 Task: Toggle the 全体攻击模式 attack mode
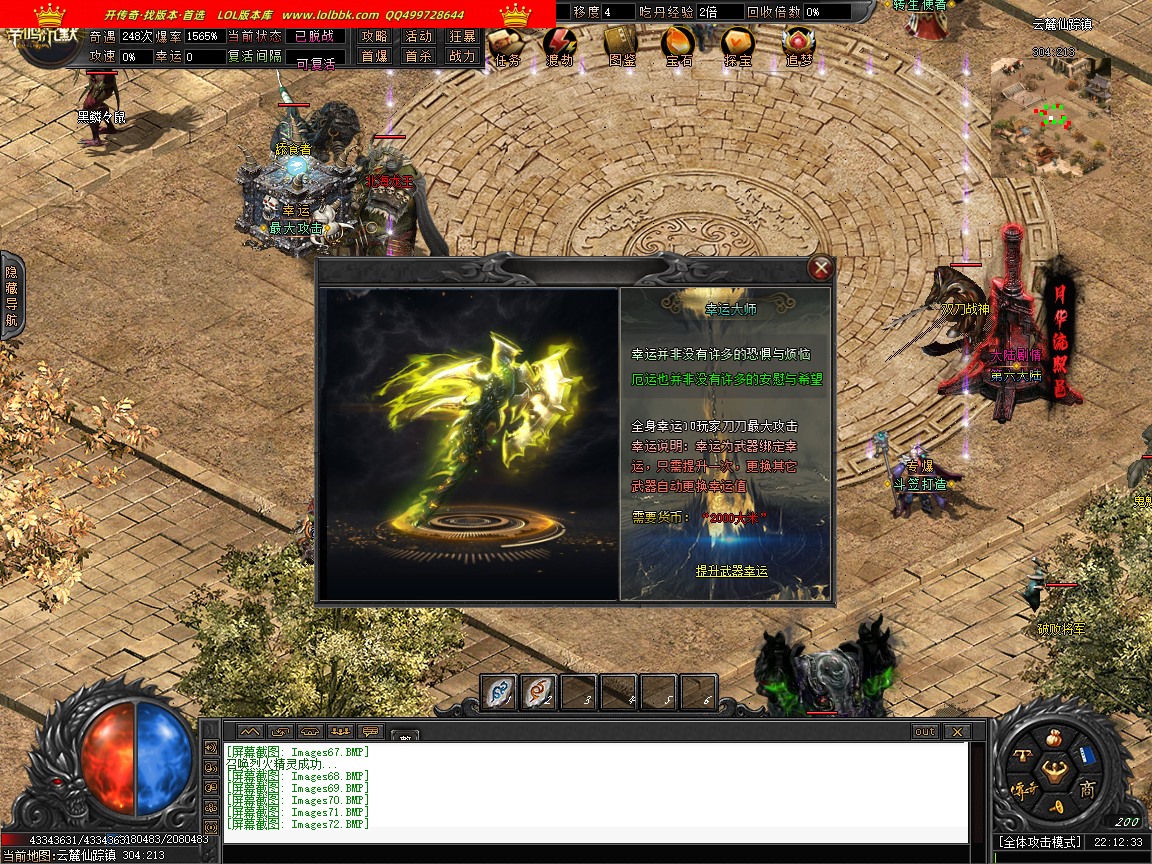(1040, 843)
